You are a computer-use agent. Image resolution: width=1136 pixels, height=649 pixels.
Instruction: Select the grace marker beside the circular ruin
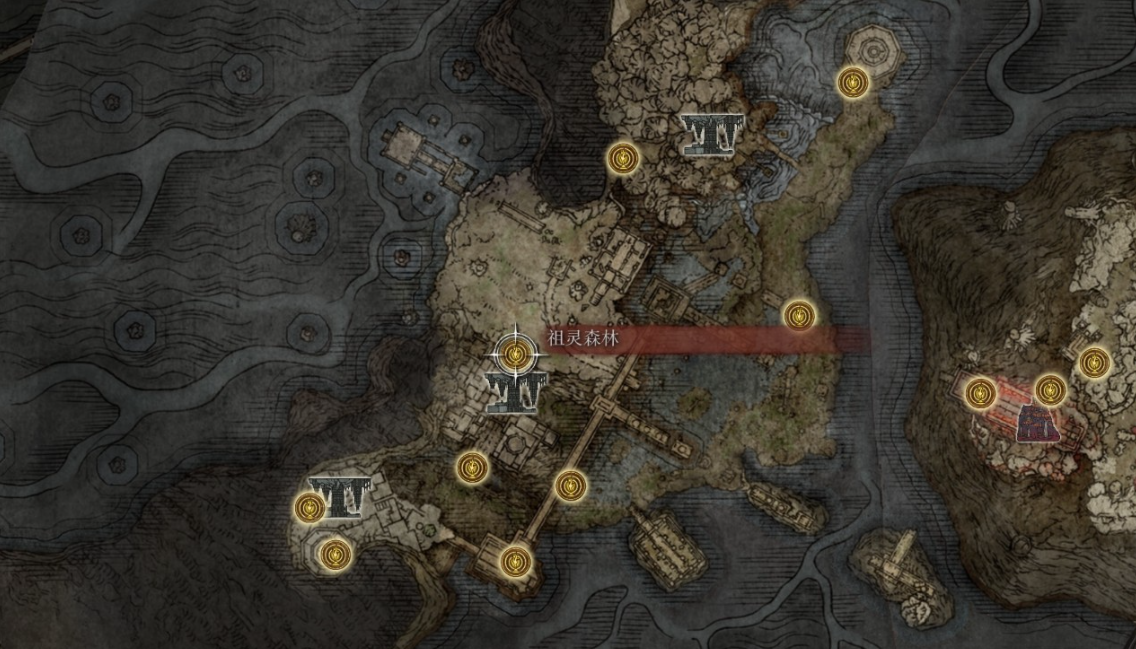[x=852, y=82]
